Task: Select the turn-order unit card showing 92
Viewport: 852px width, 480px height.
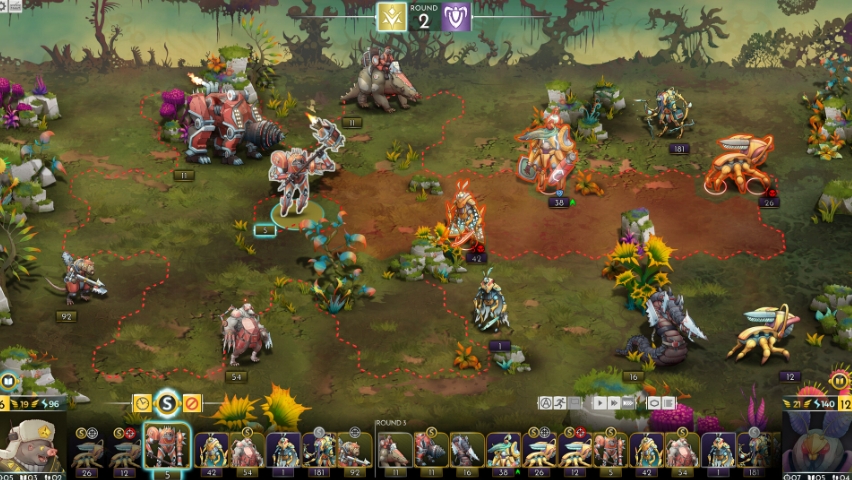Action: coord(354,452)
